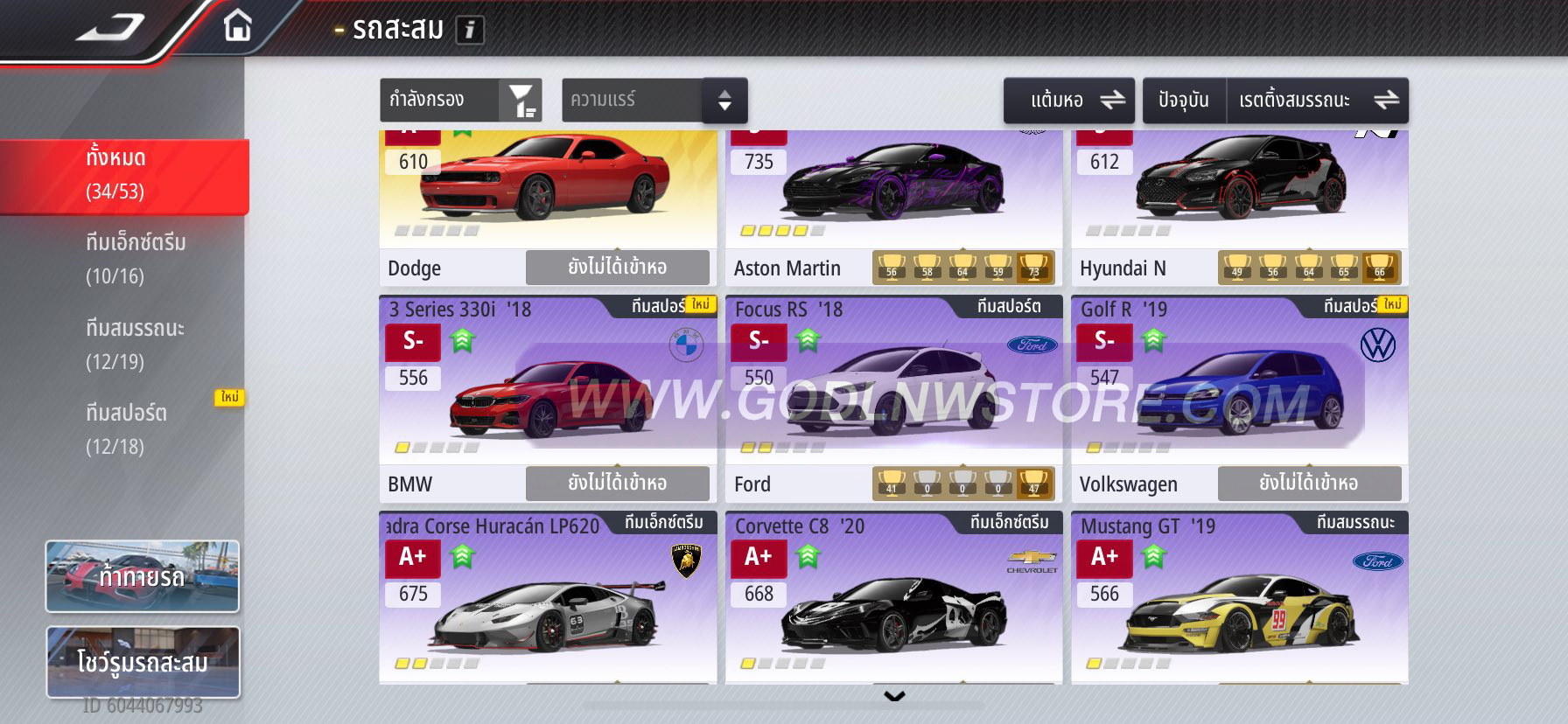
Task: Select the BMW 3 Series 330i card
Action: point(547,393)
